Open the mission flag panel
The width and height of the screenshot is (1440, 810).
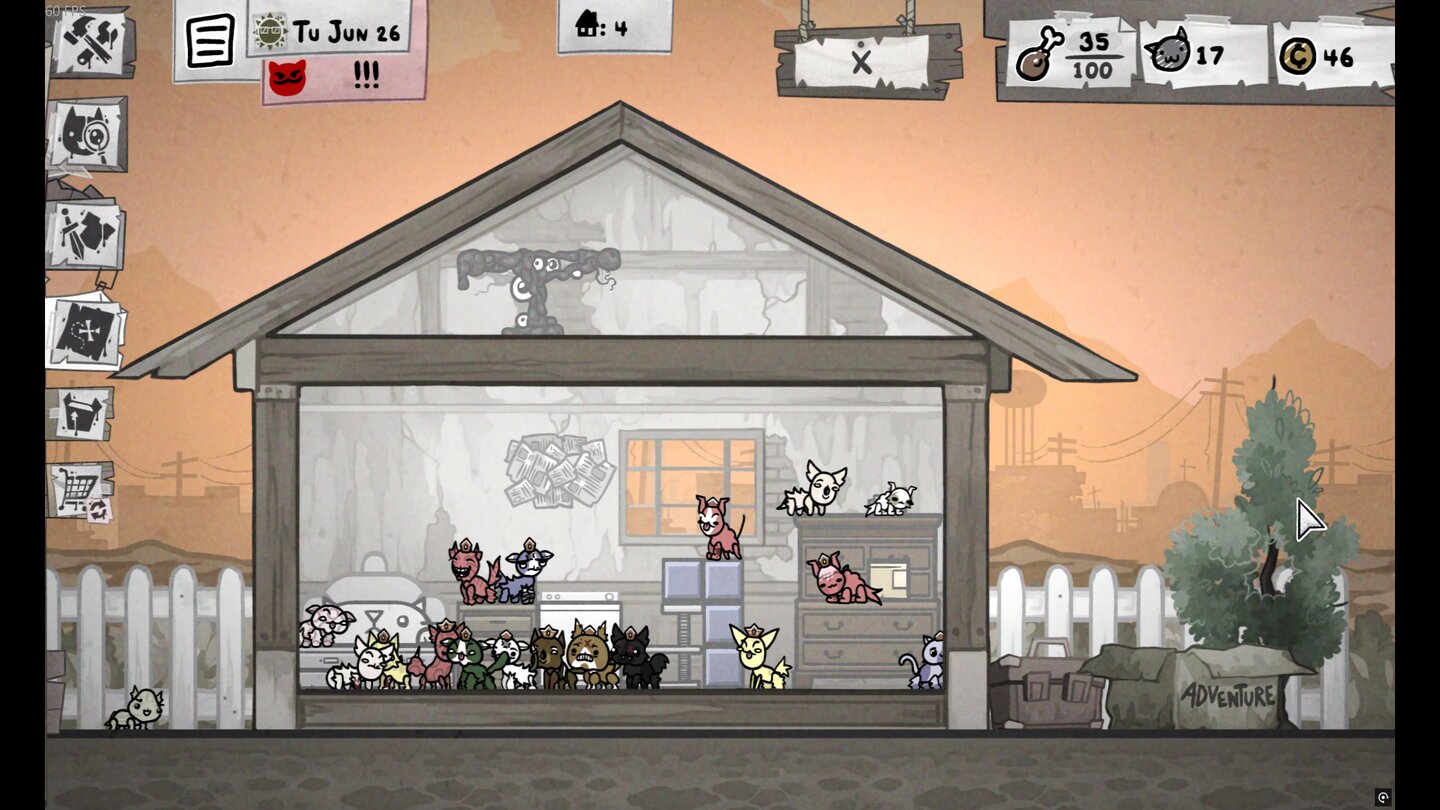point(83,415)
